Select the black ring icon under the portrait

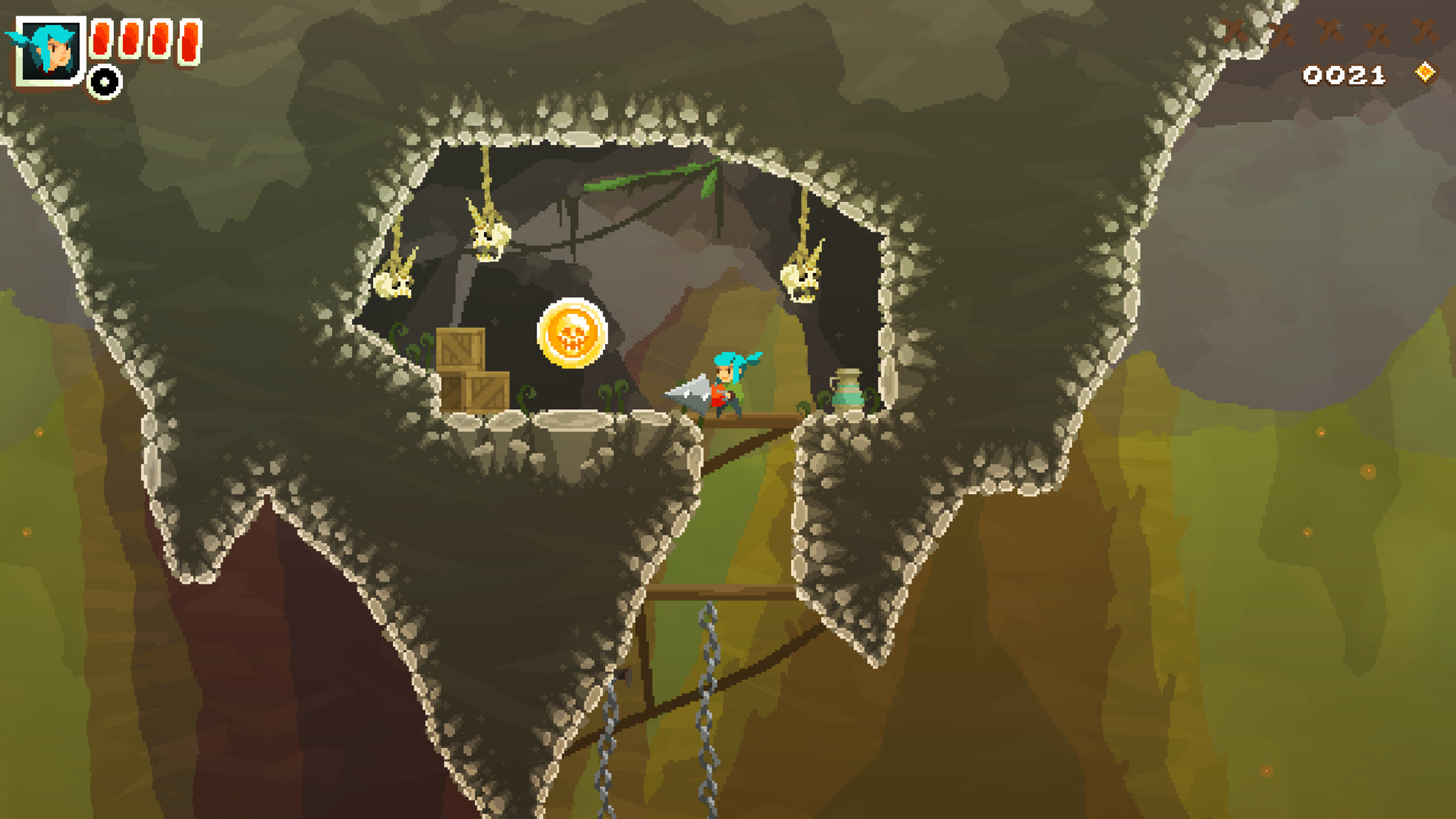pyautogui.click(x=105, y=82)
